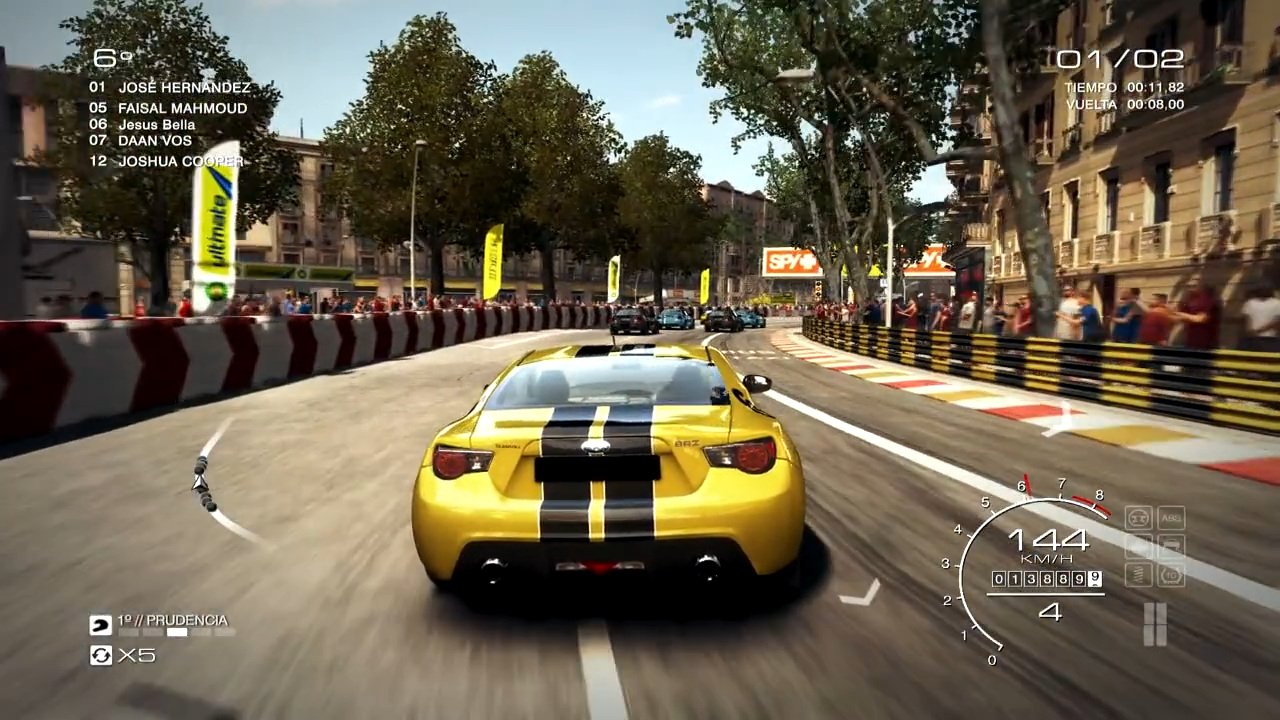Click Faisal Mahmoud's leaderboard row

click(181, 108)
